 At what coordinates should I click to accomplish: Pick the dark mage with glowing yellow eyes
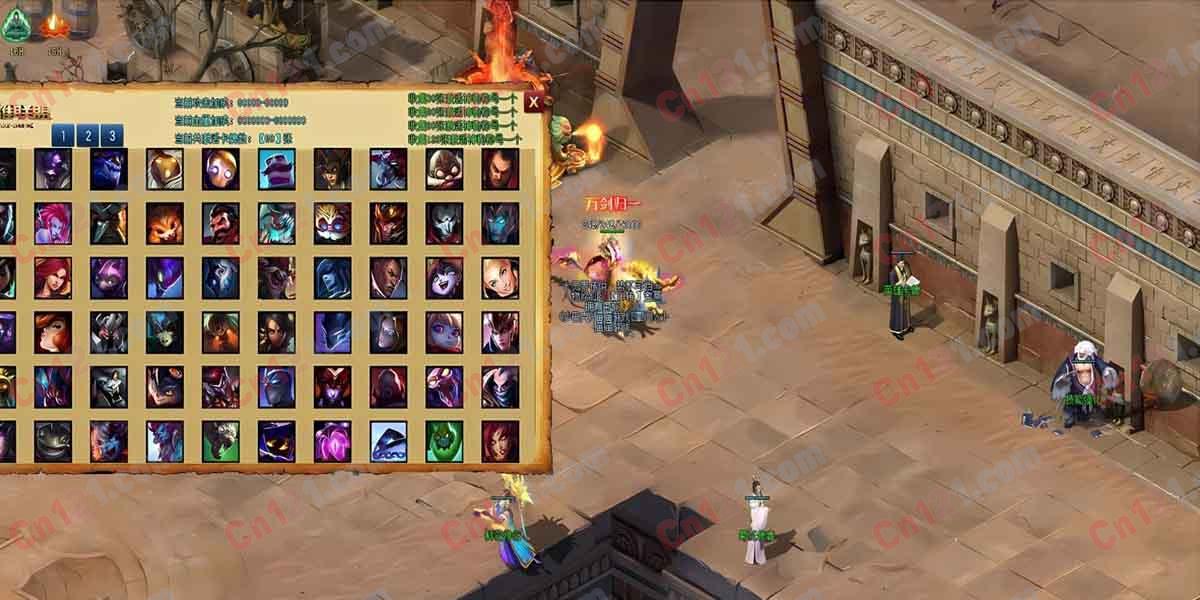276,441
